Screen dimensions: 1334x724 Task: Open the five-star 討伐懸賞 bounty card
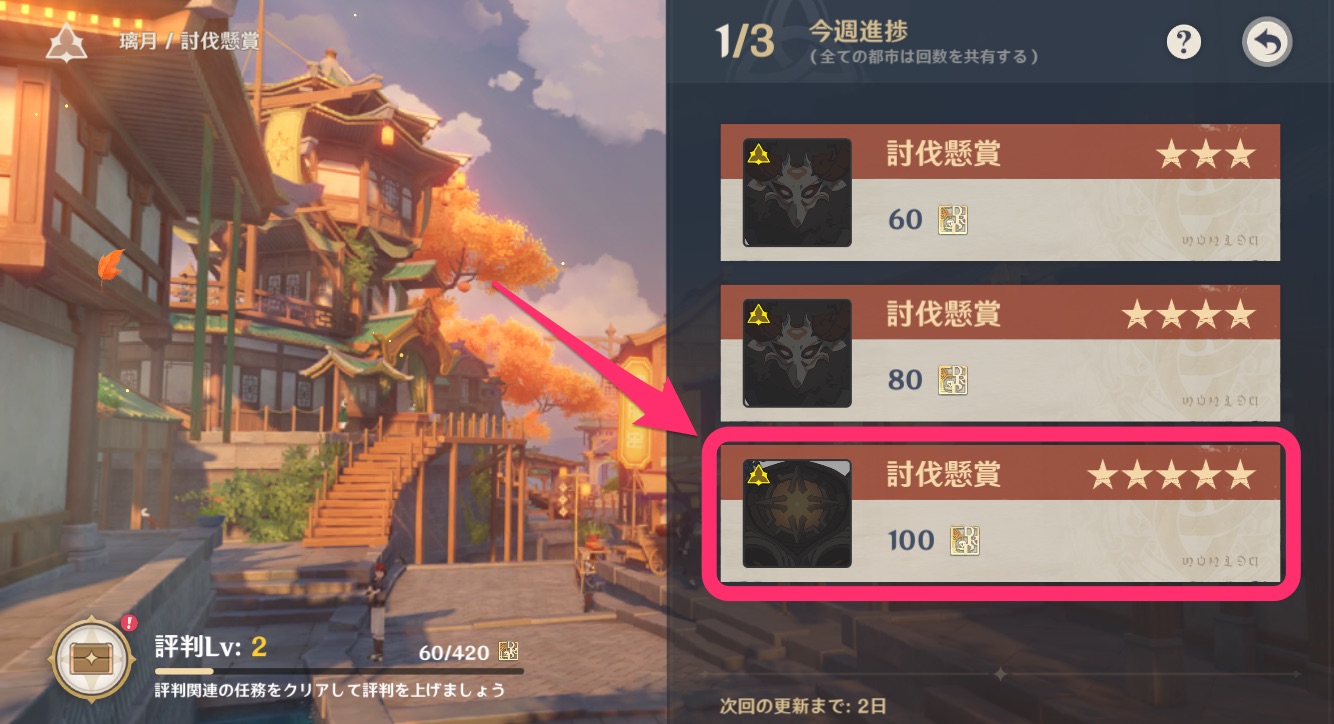click(1000, 514)
